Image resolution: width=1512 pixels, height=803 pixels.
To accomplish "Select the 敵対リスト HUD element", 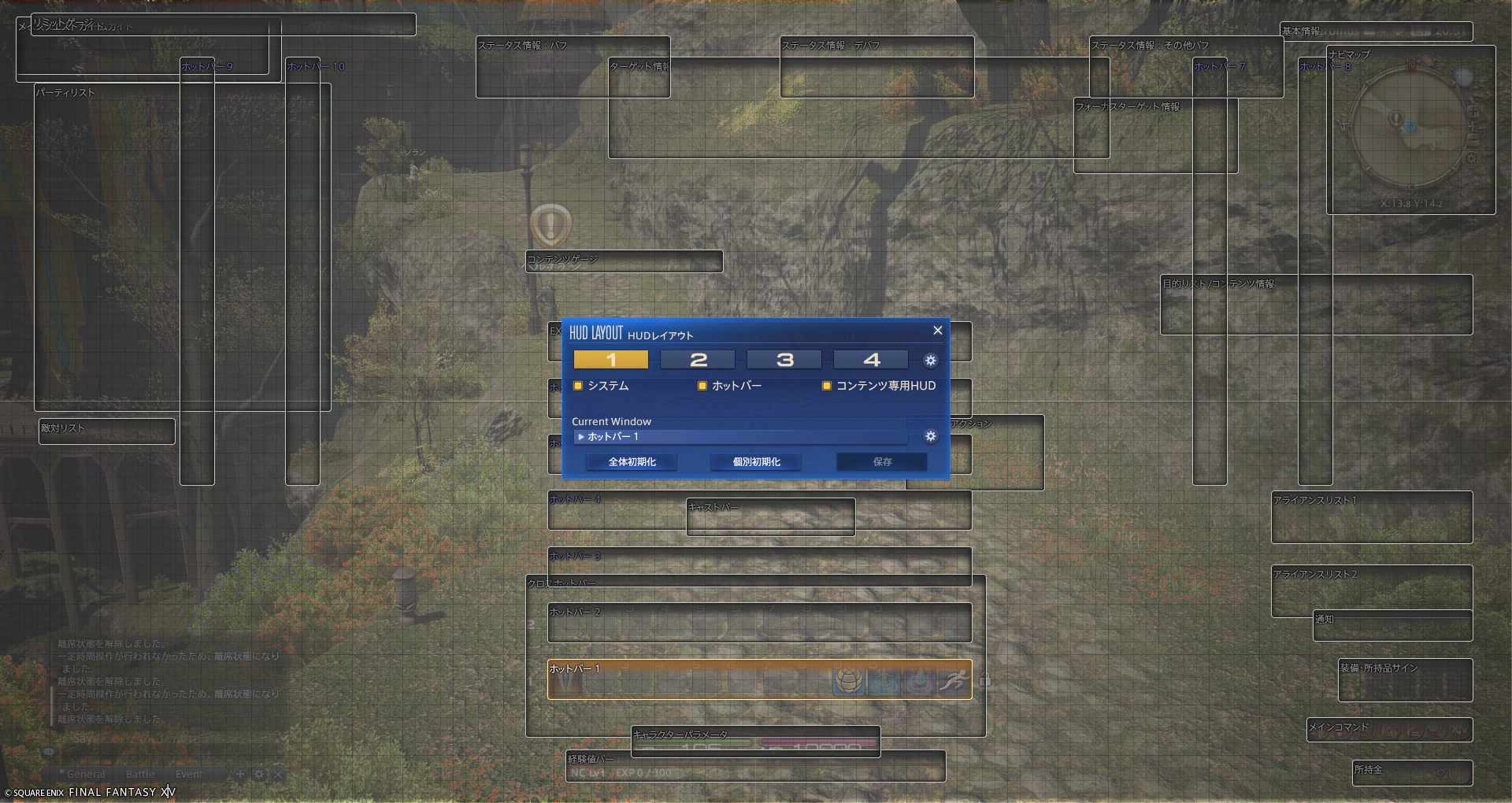I will 107,431.
